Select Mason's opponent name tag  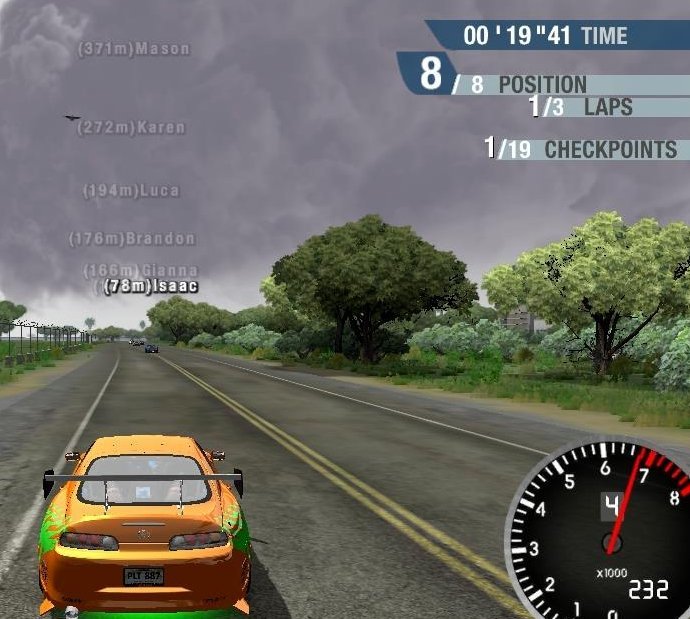pos(134,48)
